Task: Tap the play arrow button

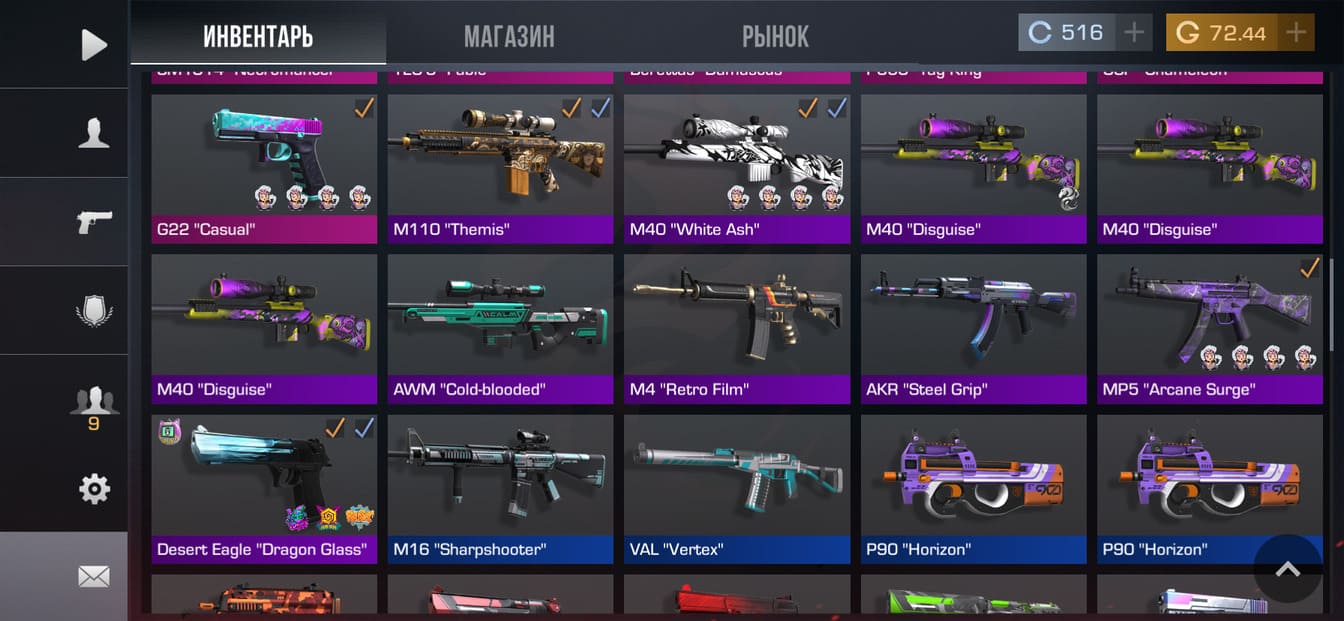Action: point(93,44)
